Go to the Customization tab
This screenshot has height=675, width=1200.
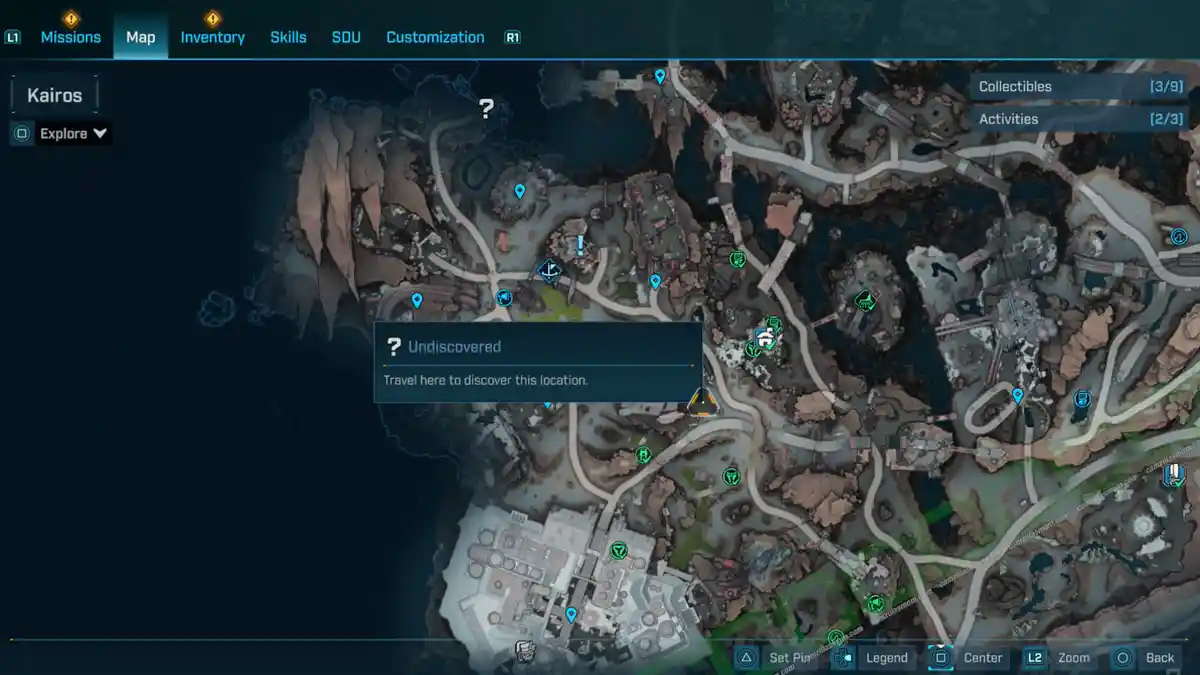[435, 37]
